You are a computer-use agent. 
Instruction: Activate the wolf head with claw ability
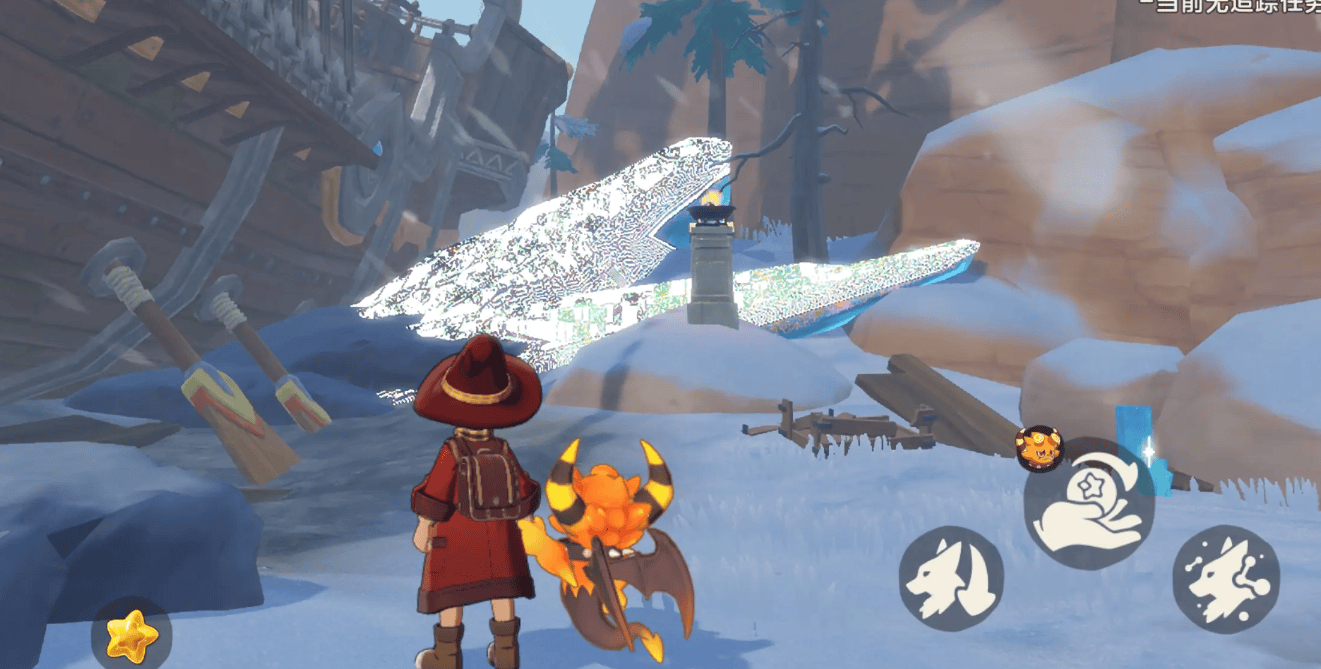coord(951,577)
